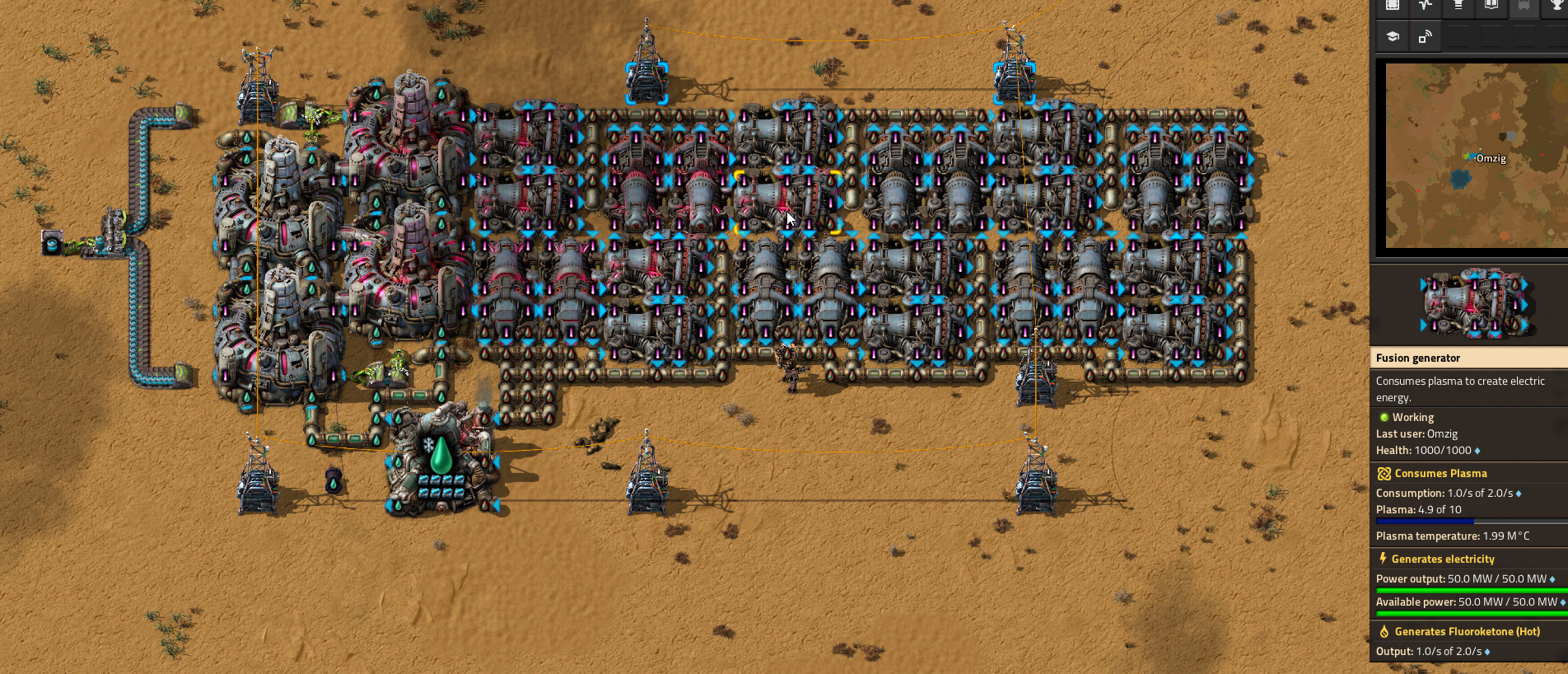Viewport: 1568px width, 674px height.
Task: Click the green Working status indicator
Action: (x=1384, y=417)
